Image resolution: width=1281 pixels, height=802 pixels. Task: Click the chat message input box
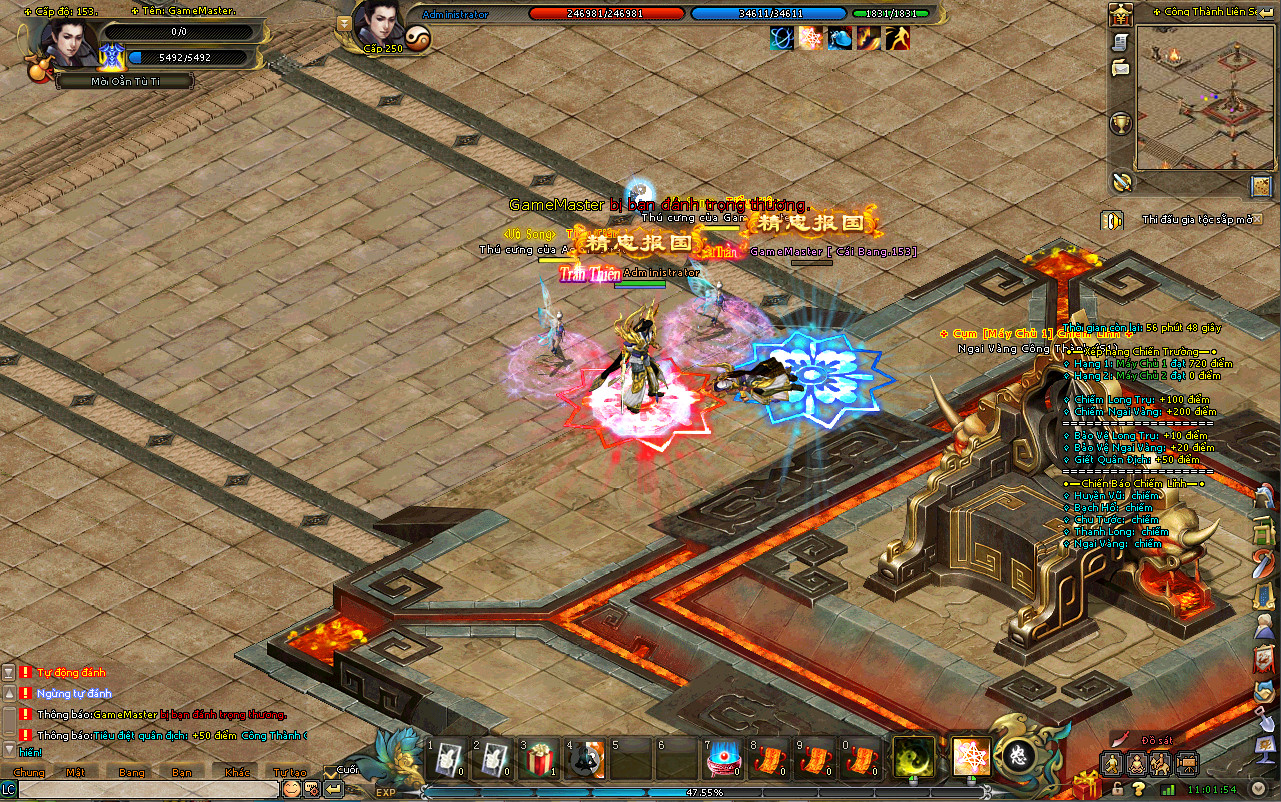pyautogui.click(x=148, y=789)
